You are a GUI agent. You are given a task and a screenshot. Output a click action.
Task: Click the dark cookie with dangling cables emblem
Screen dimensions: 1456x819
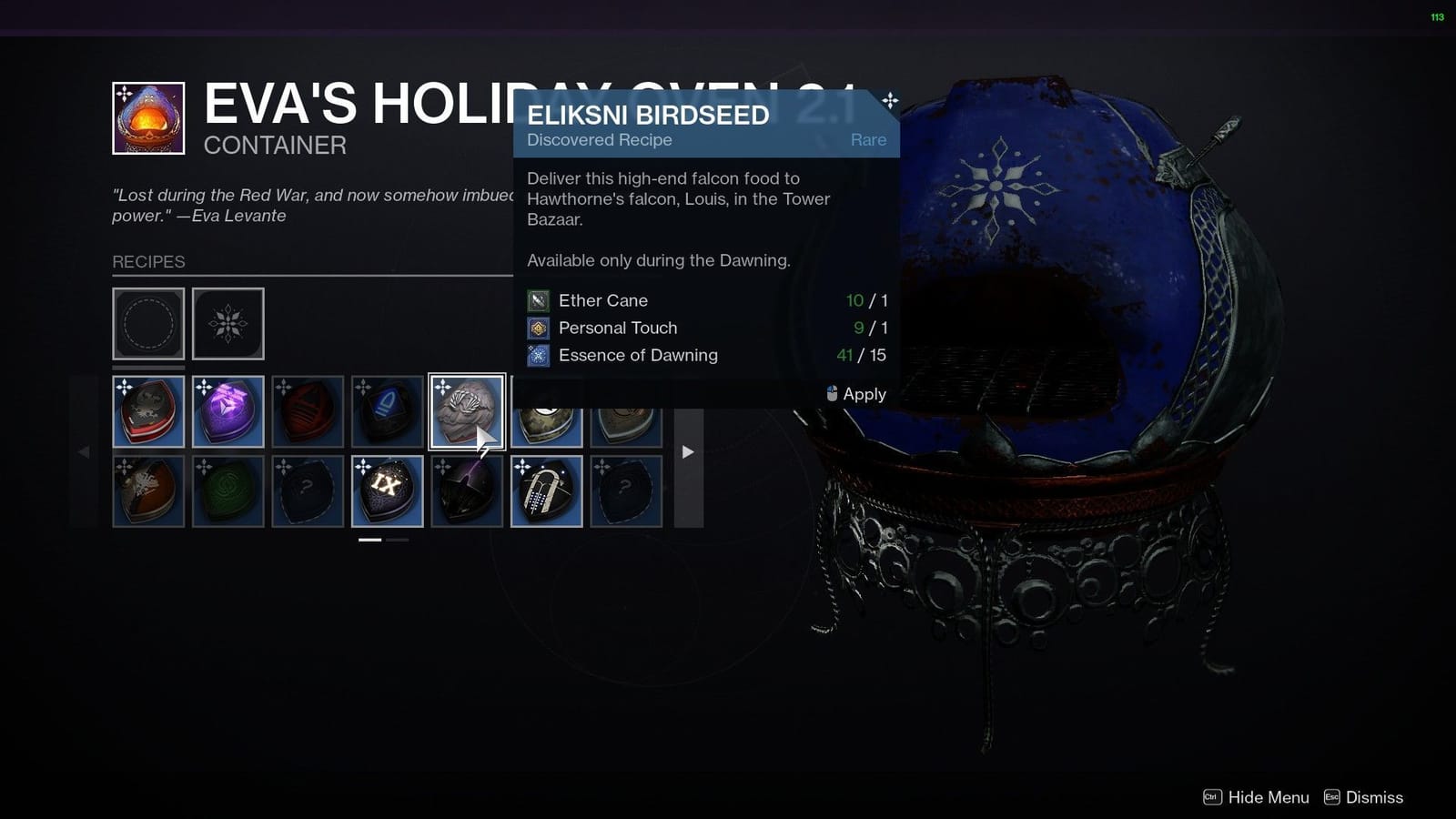pyautogui.click(x=547, y=491)
